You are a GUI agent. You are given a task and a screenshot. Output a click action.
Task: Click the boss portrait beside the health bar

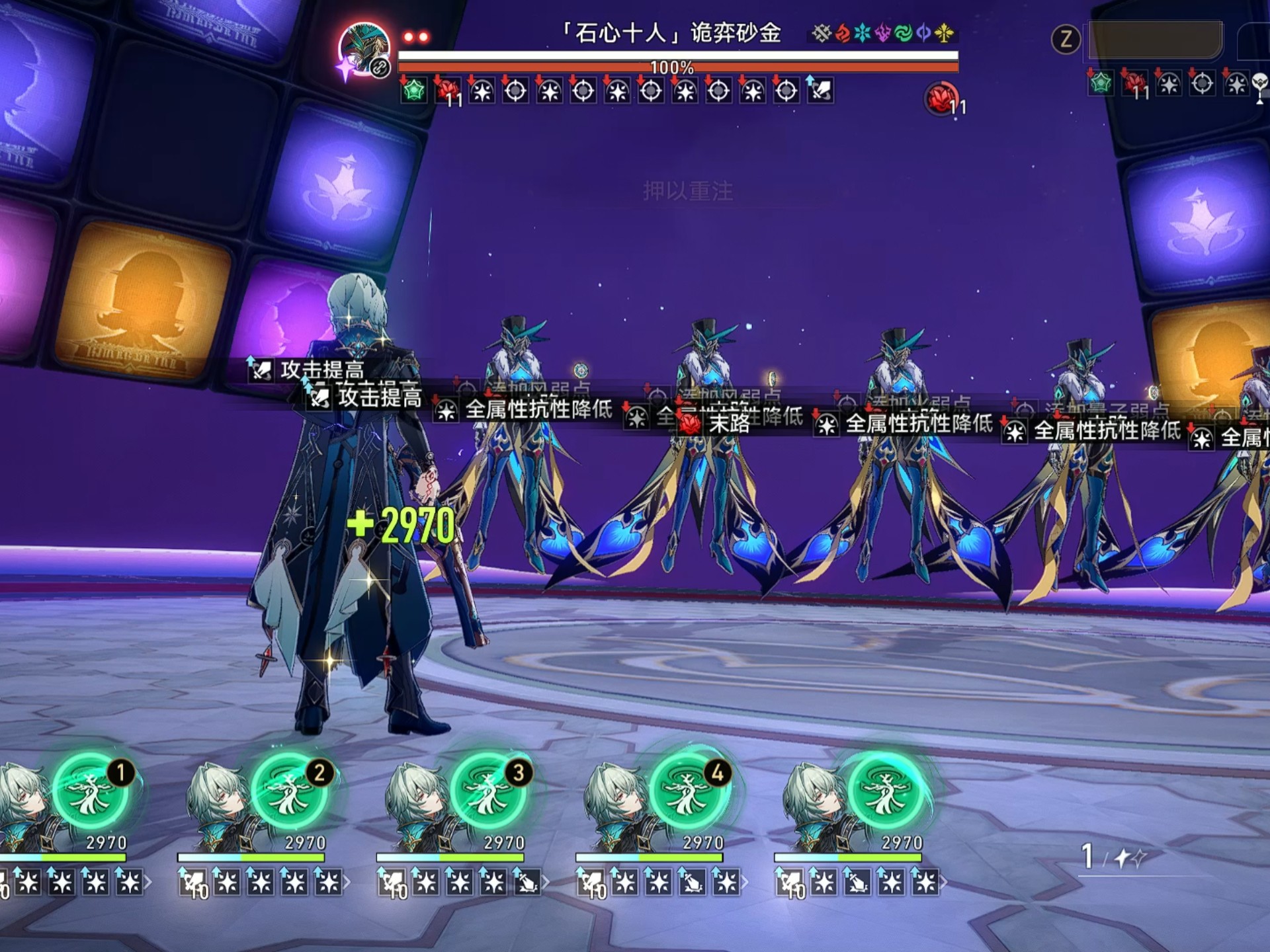[363, 50]
